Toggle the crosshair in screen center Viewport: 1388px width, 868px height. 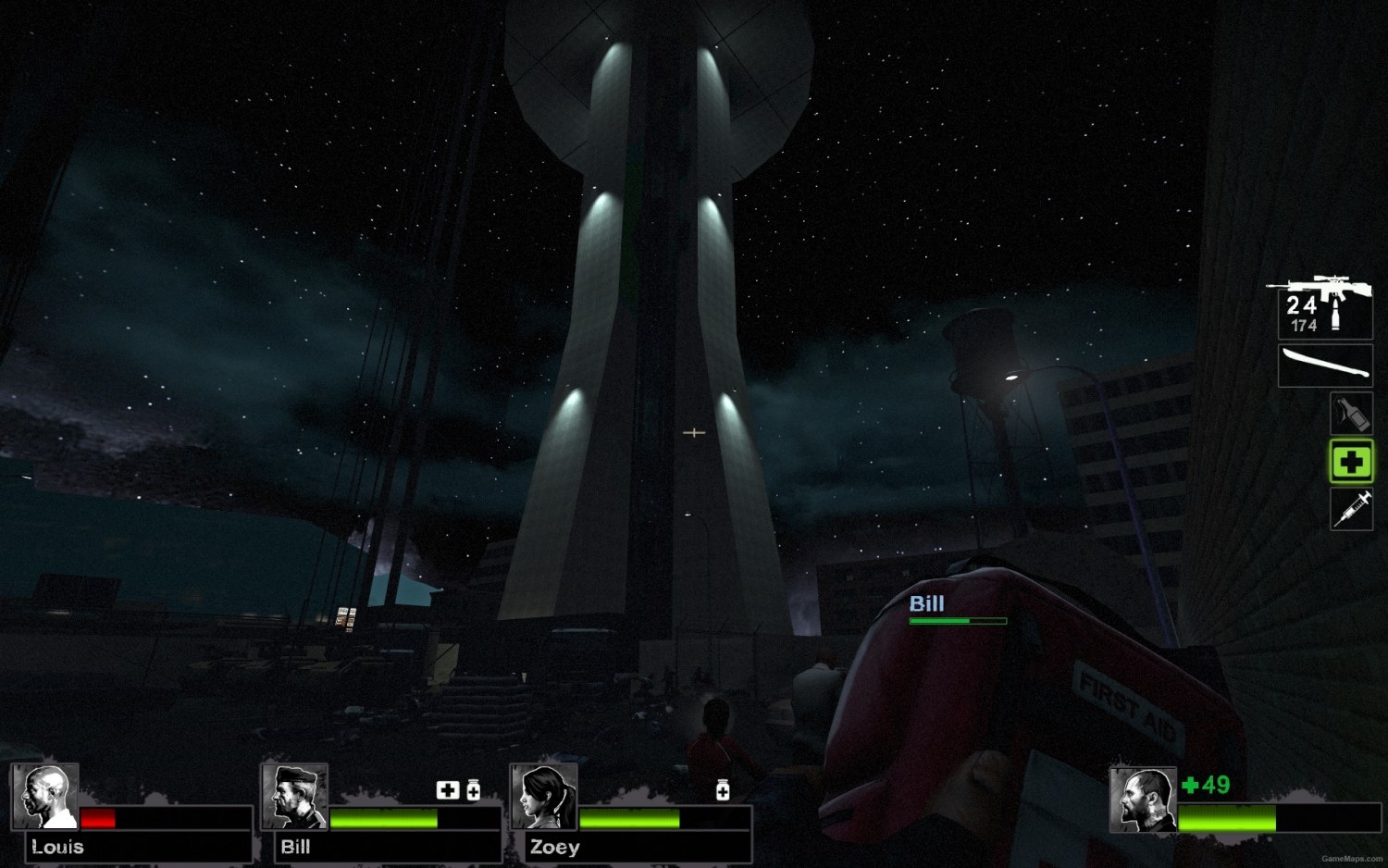693,432
